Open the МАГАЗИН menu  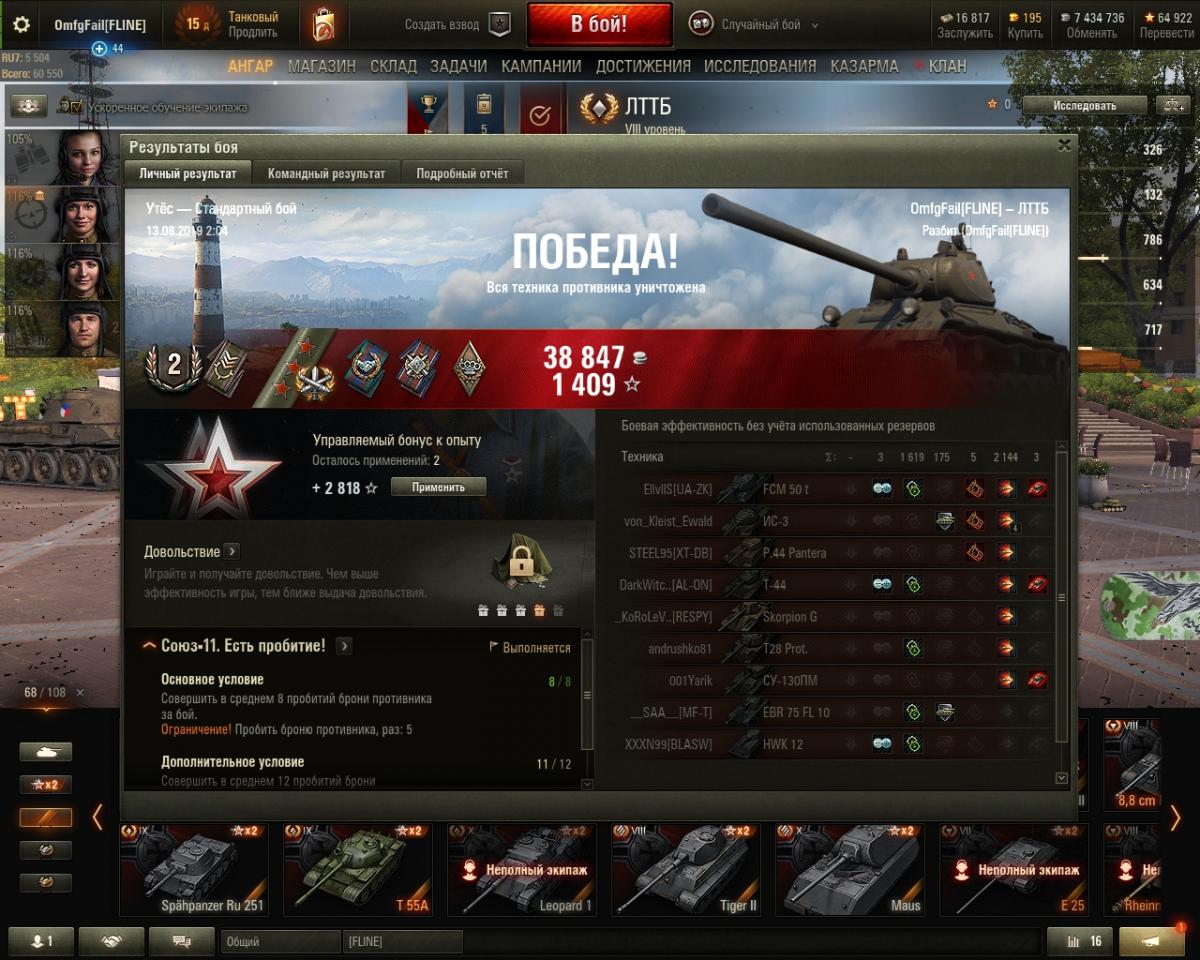[x=322, y=66]
